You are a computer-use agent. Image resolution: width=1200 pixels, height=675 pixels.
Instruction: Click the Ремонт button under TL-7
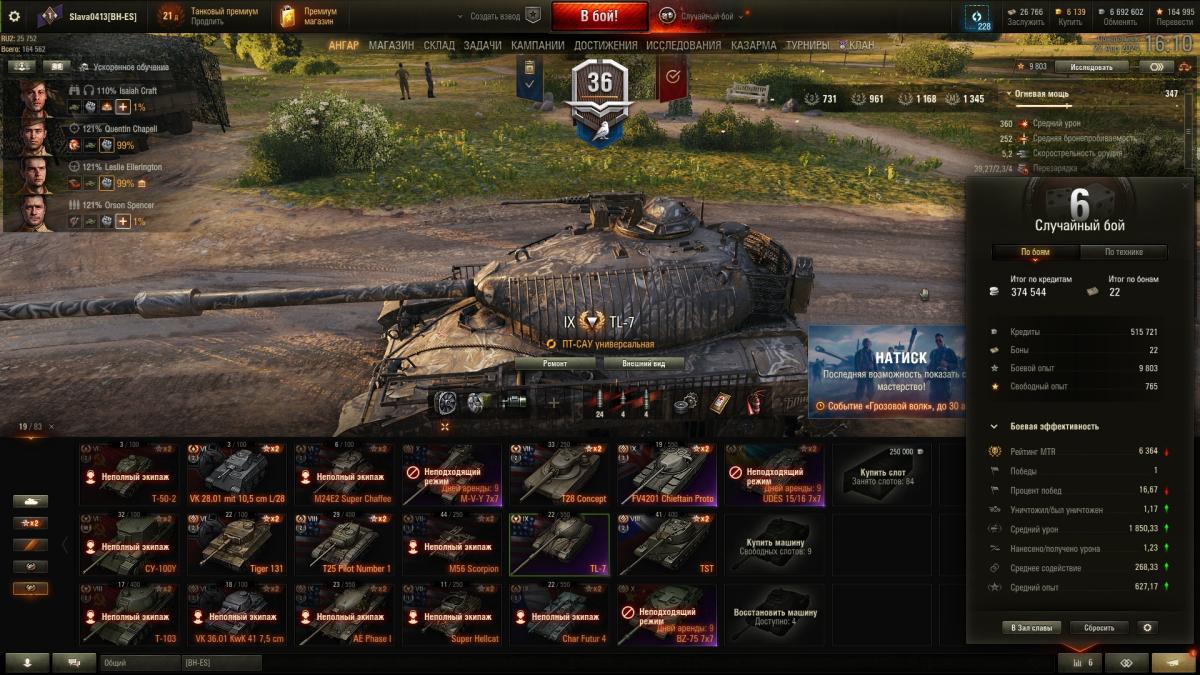tap(555, 364)
